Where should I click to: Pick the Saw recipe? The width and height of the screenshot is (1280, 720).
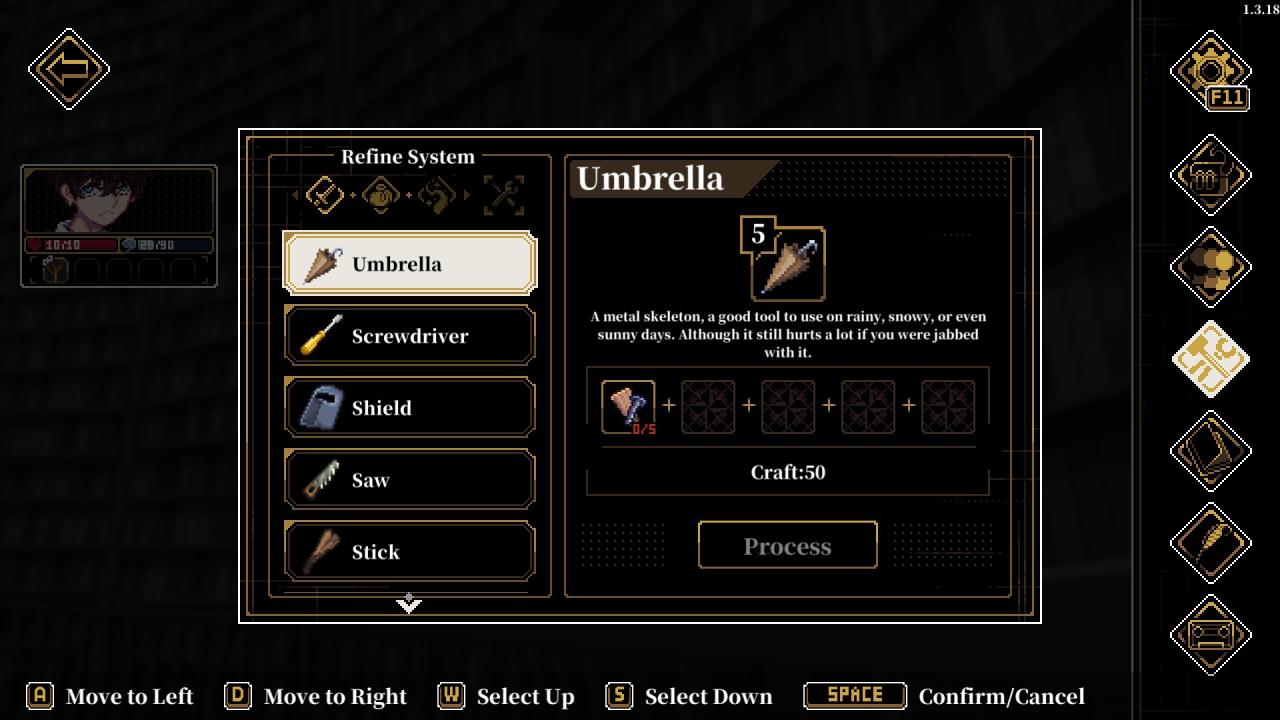click(410, 480)
